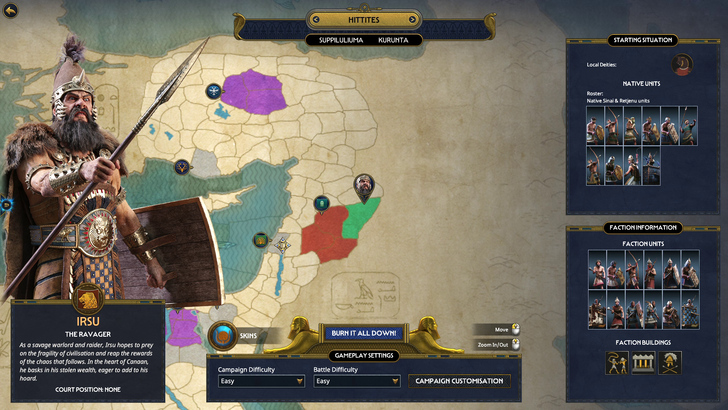View the local deity portrait icon

click(684, 66)
